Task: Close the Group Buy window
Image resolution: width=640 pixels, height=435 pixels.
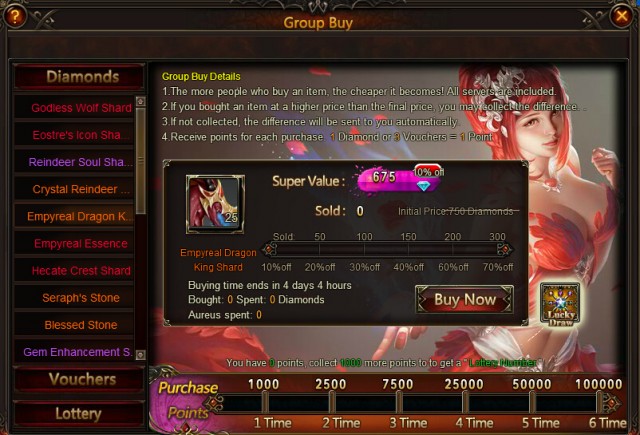Action: click(x=622, y=17)
